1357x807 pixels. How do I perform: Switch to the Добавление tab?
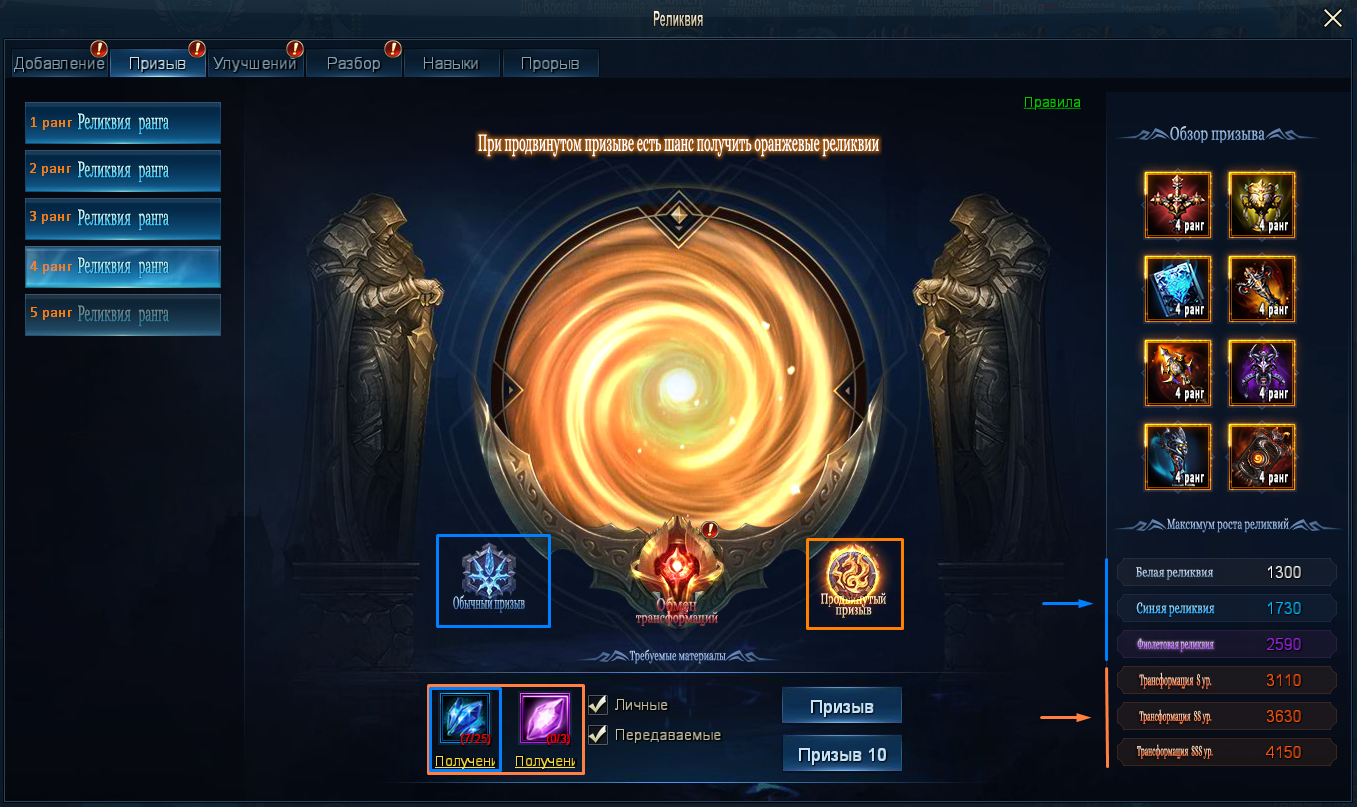tap(59, 64)
